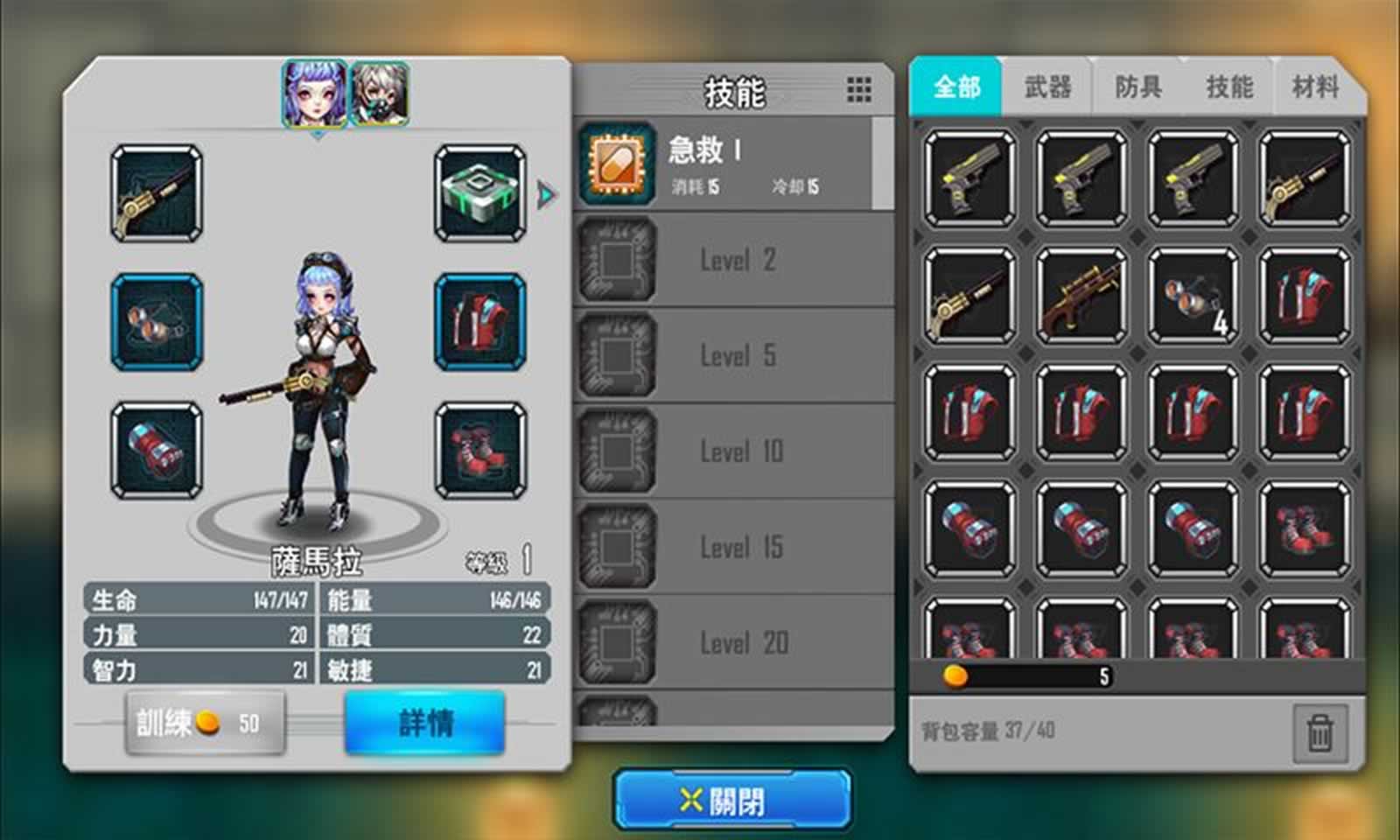Select the binoculars stack showing 4
Image resolution: width=1400 pixels, height=840 pixels.
coord(1193,297)
